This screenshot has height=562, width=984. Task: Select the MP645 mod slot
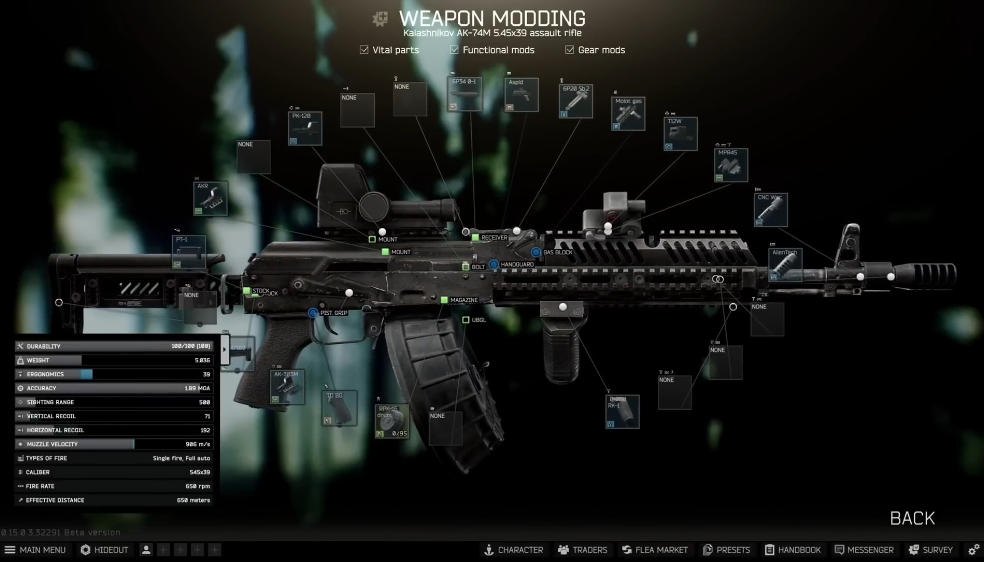tap(731, 165)
